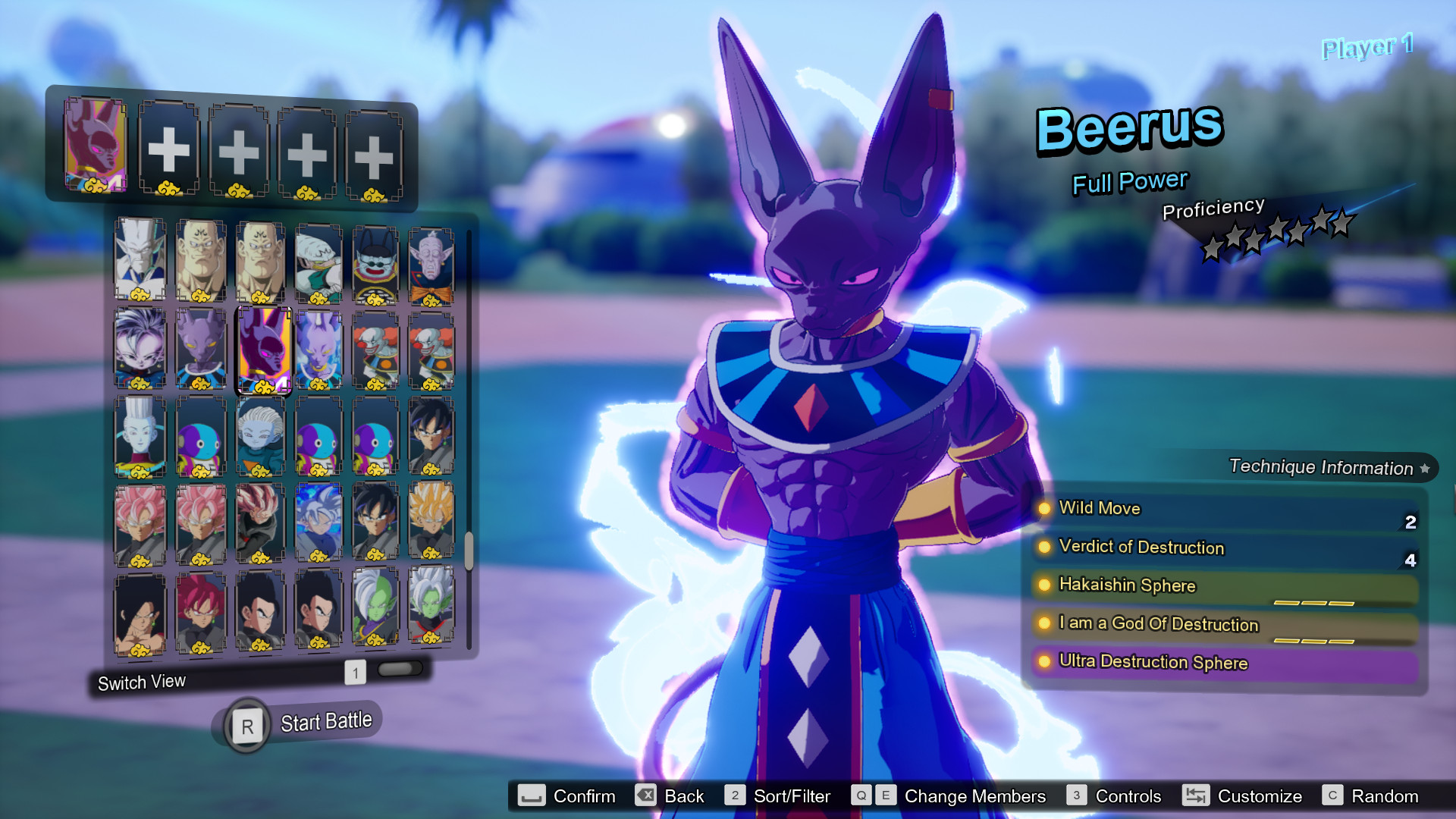Click Confirm on the bottom bar
Screen dimensions: 1456x819
click(533, 796)
